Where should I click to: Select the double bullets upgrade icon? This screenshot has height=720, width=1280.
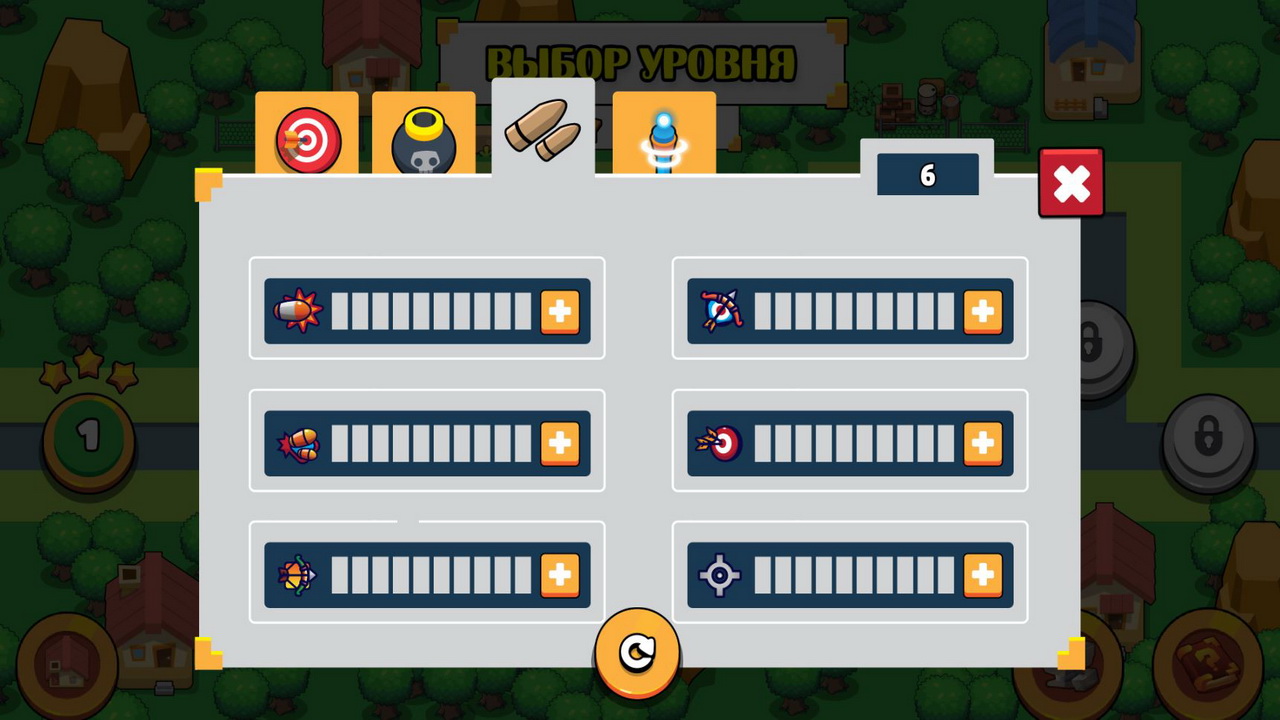[x=298, y=443]
